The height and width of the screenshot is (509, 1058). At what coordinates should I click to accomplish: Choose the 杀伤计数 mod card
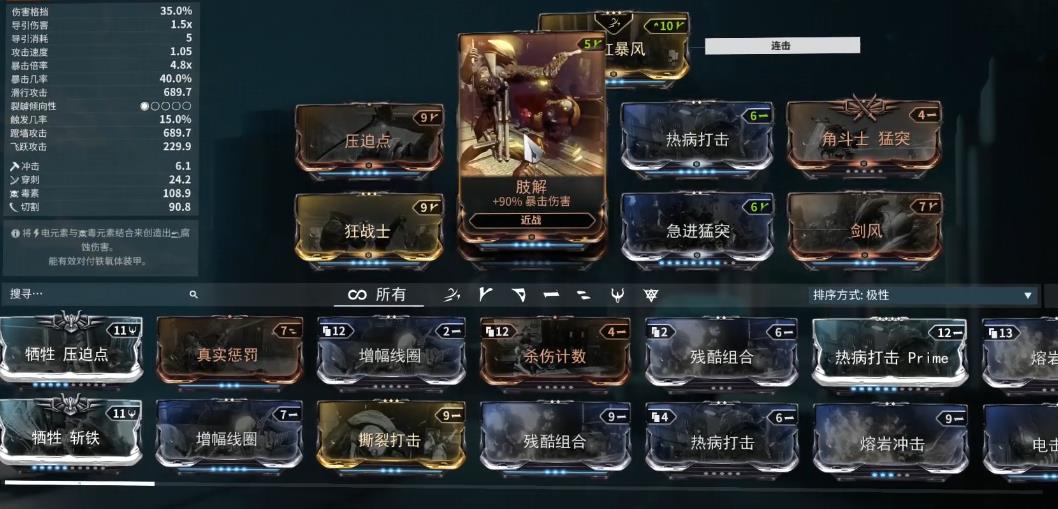pyautogui.click(x=555, y=354)
